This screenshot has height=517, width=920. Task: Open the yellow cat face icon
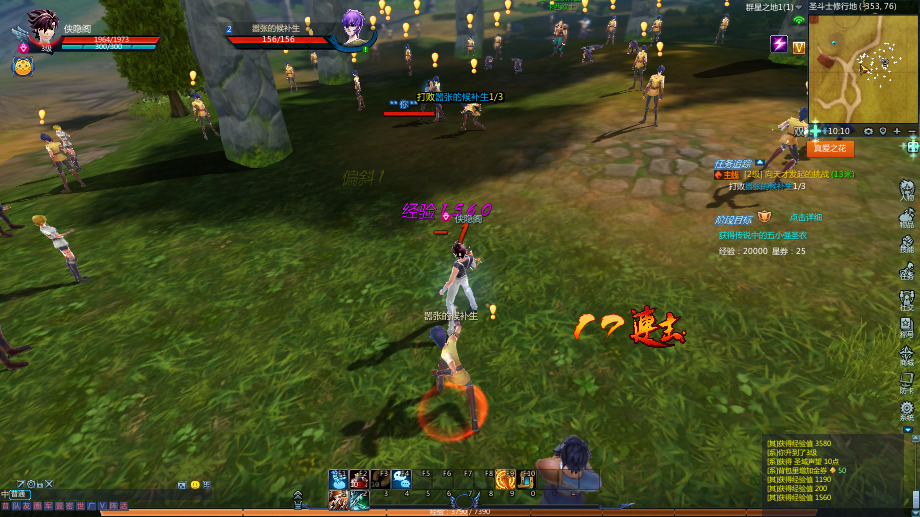pyautogui.click(x=22, y=66)
